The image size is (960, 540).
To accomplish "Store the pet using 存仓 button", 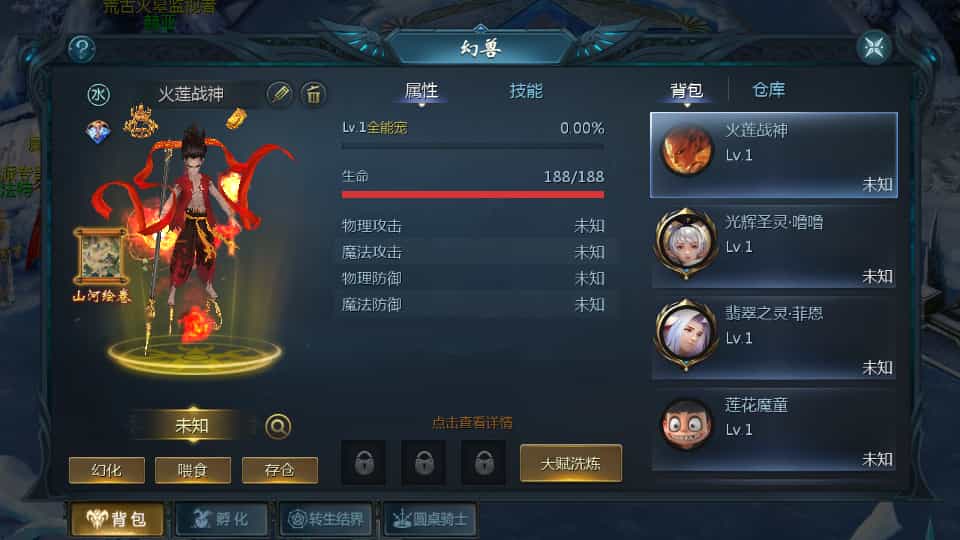I will (x=279, y=470).
